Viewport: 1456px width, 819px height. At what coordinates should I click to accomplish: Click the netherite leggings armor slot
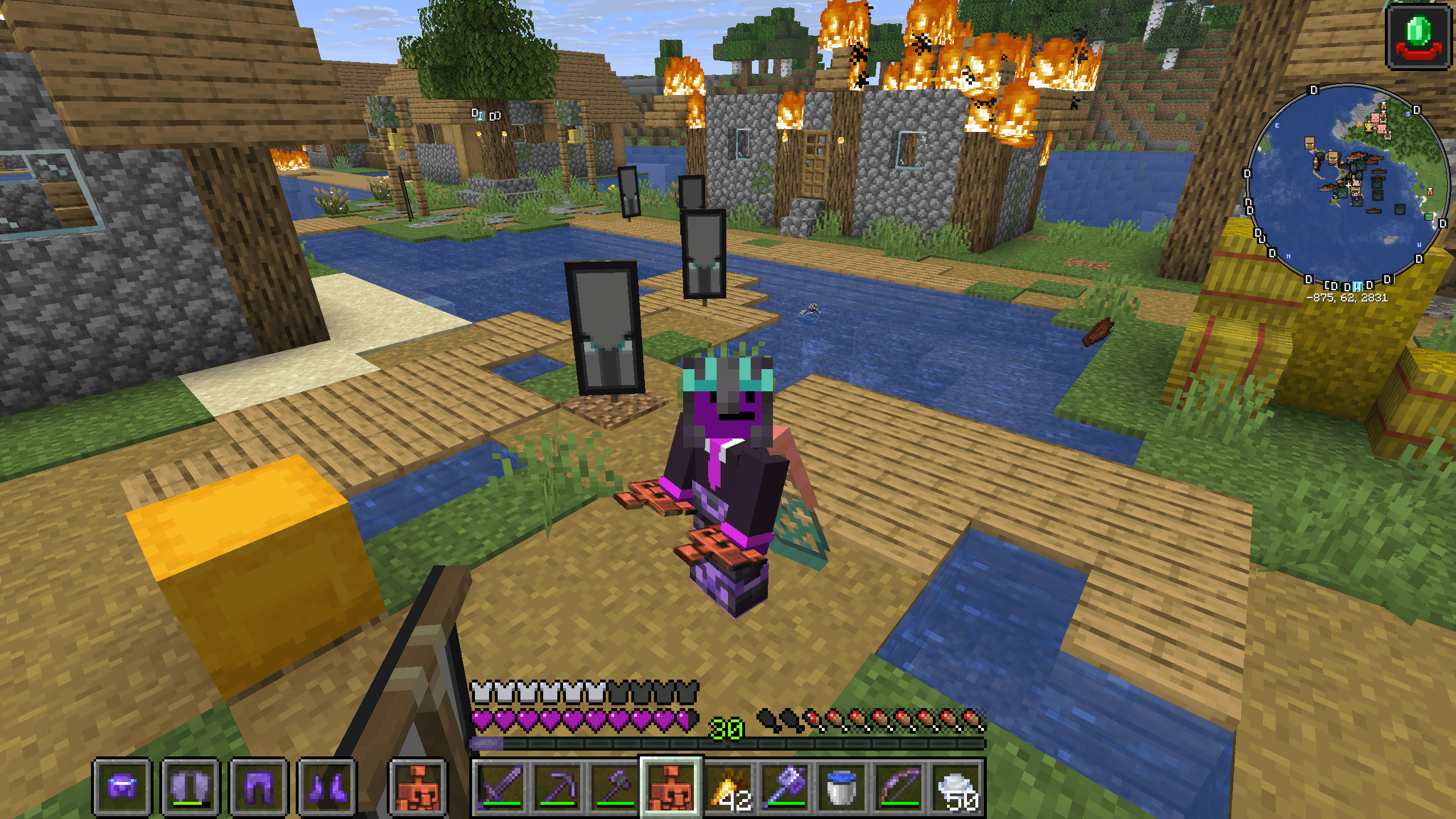(x=259, y=787)
